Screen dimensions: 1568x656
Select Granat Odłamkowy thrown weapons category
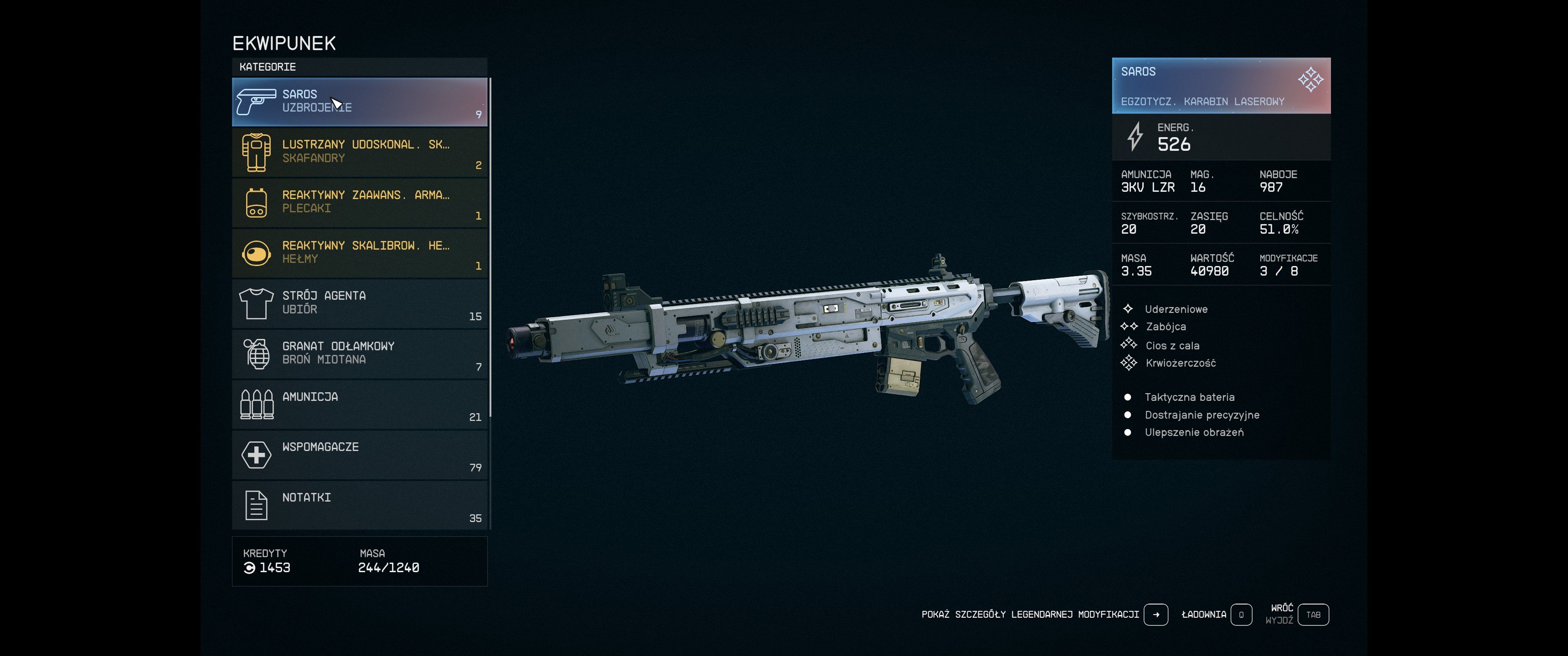click(x=359, y=354)
